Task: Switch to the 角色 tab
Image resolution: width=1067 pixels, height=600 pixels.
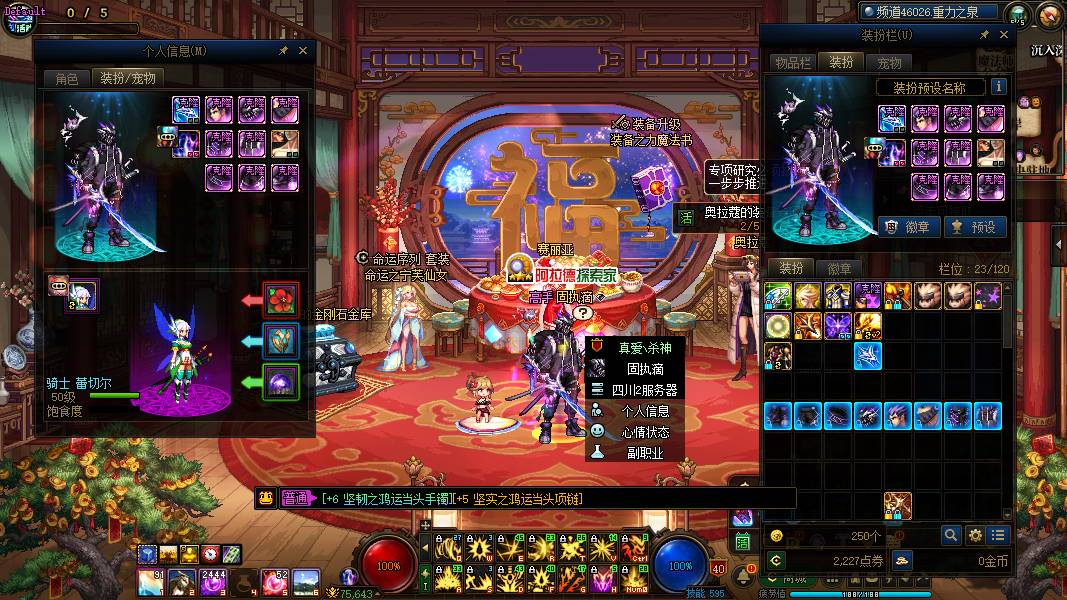Action: click(x=67, y=78)
